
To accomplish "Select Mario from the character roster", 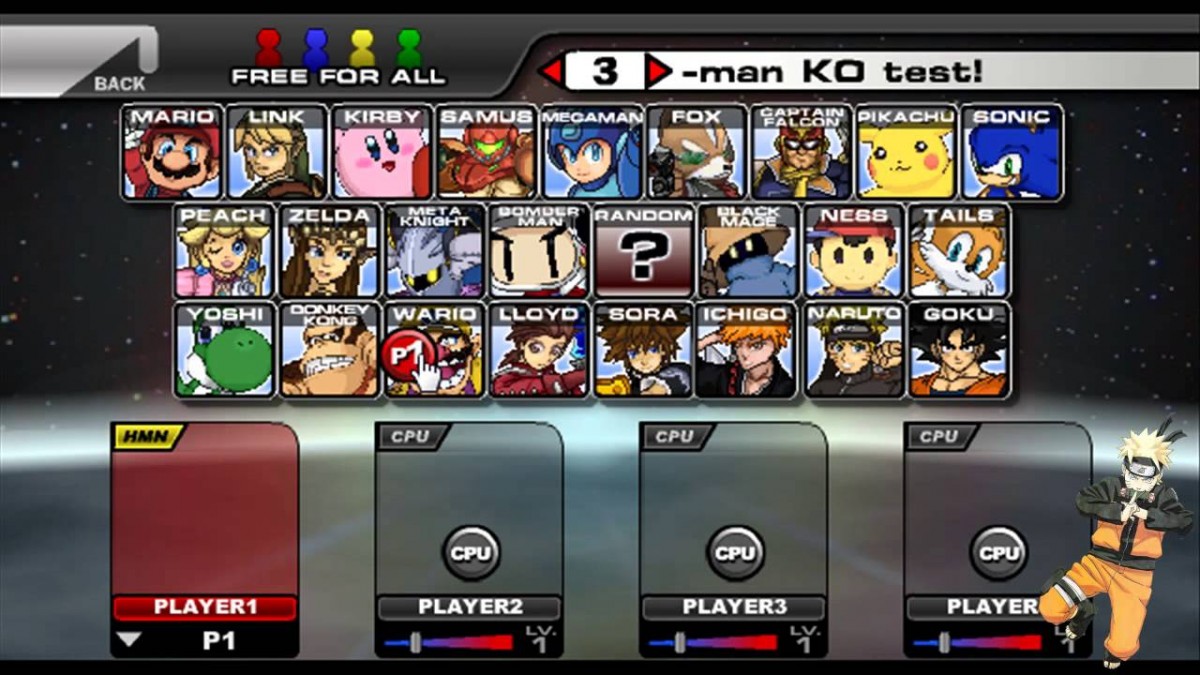I will [x=172, y=152].
